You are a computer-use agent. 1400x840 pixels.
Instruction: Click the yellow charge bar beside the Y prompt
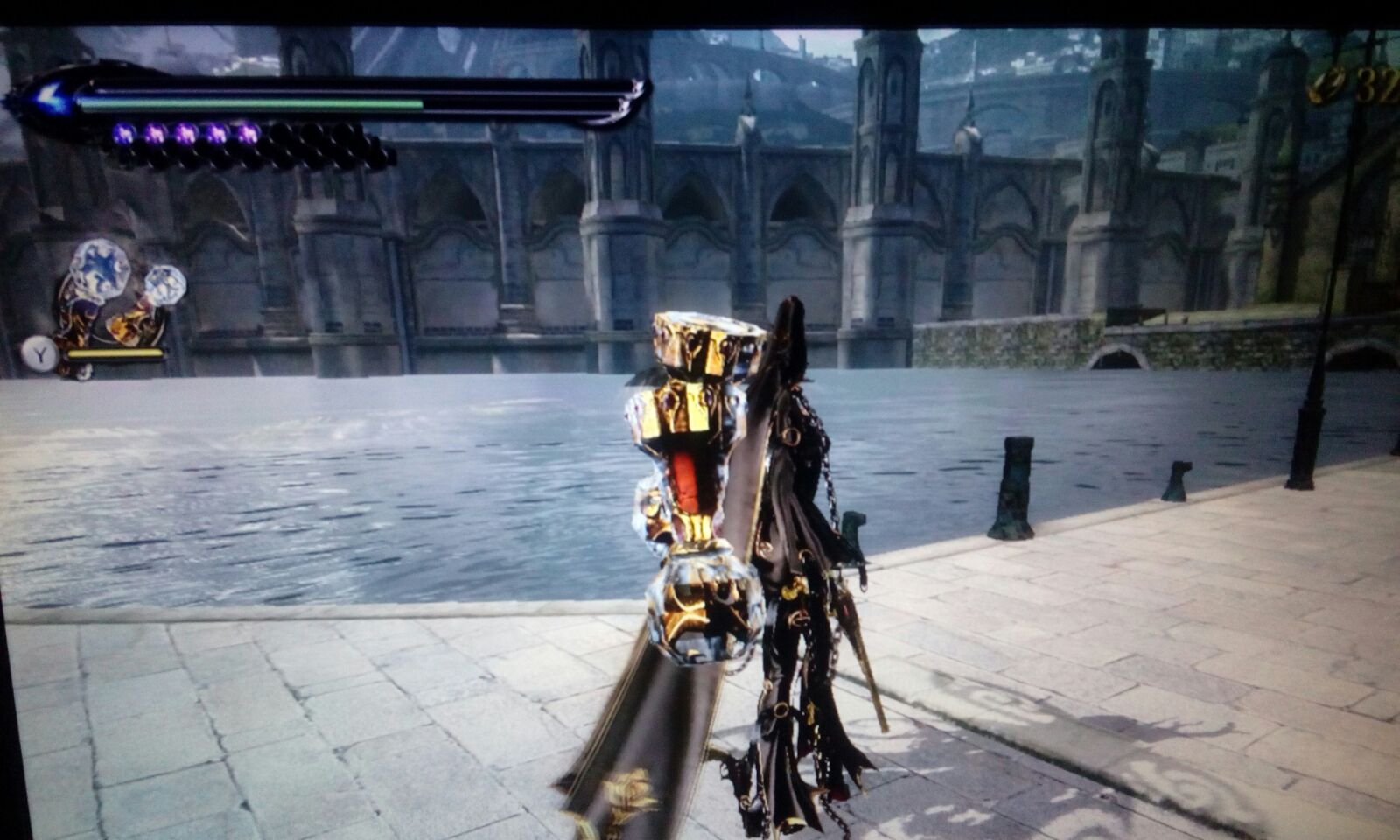(114, 355)
